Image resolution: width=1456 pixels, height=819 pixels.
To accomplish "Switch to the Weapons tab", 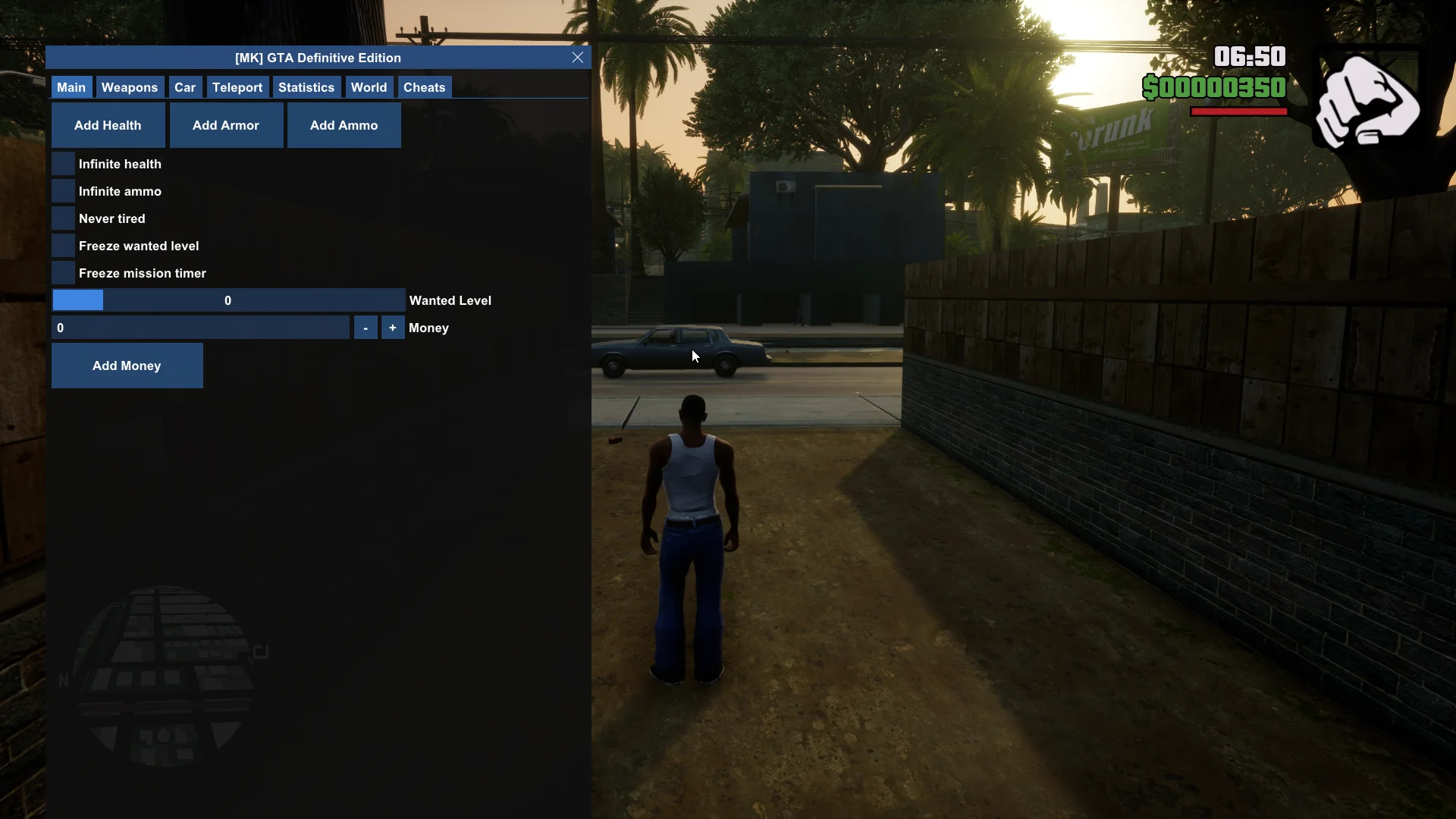I will coord(130,87).
